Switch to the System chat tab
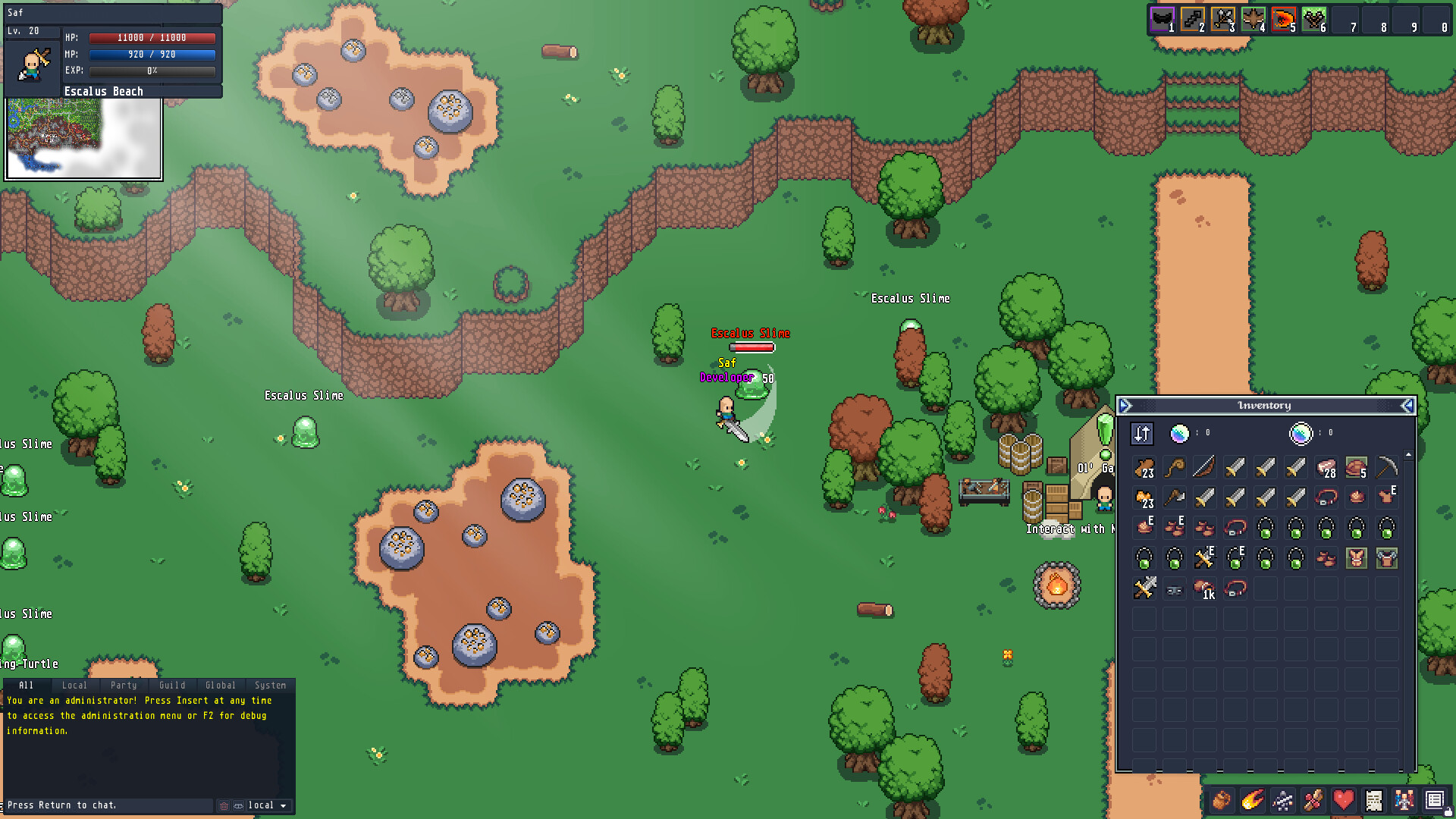The width and height of the screenshot is (1456, 819). [x=270, y=685]
